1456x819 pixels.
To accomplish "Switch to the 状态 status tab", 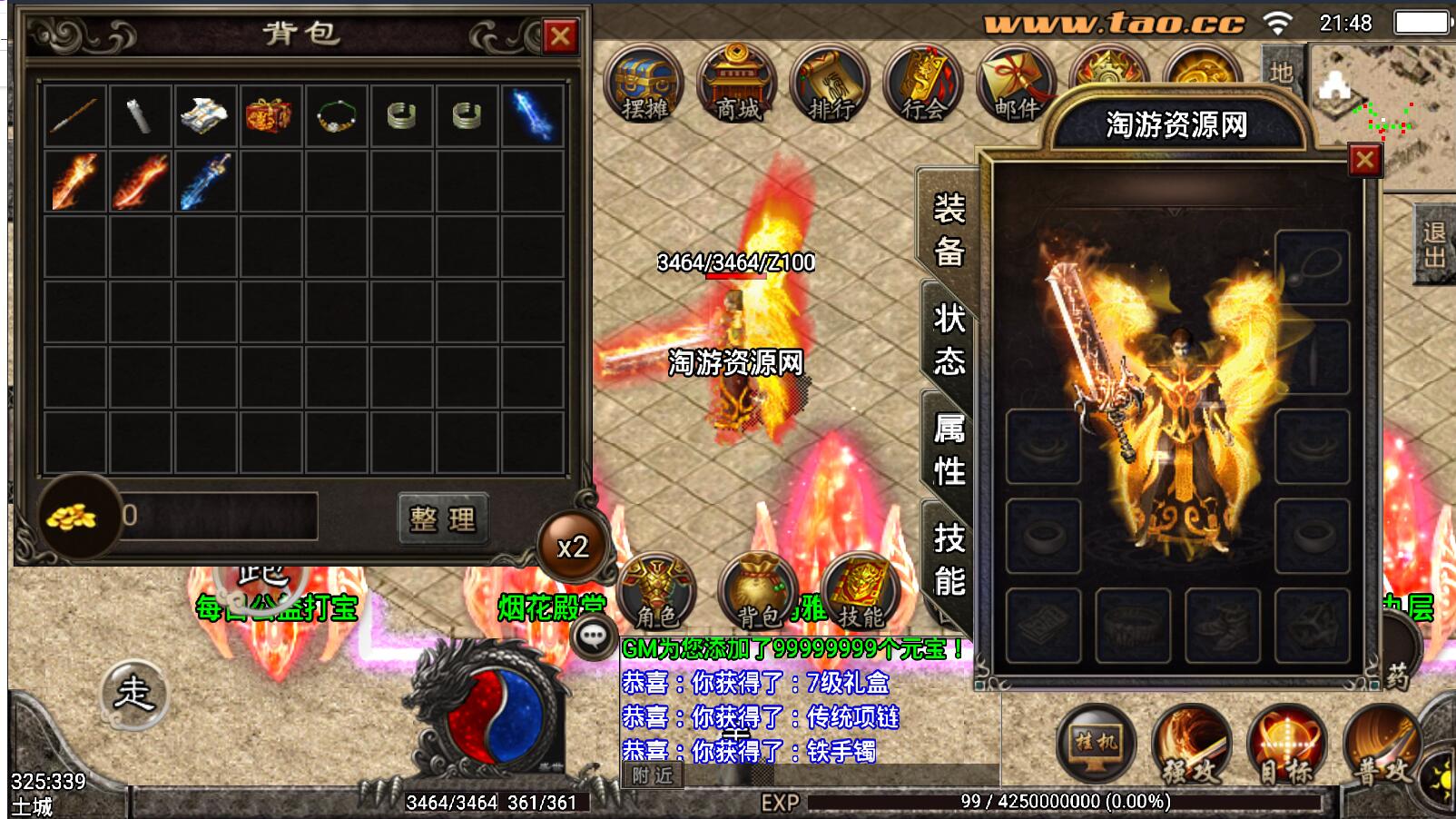I will point(949,340).
